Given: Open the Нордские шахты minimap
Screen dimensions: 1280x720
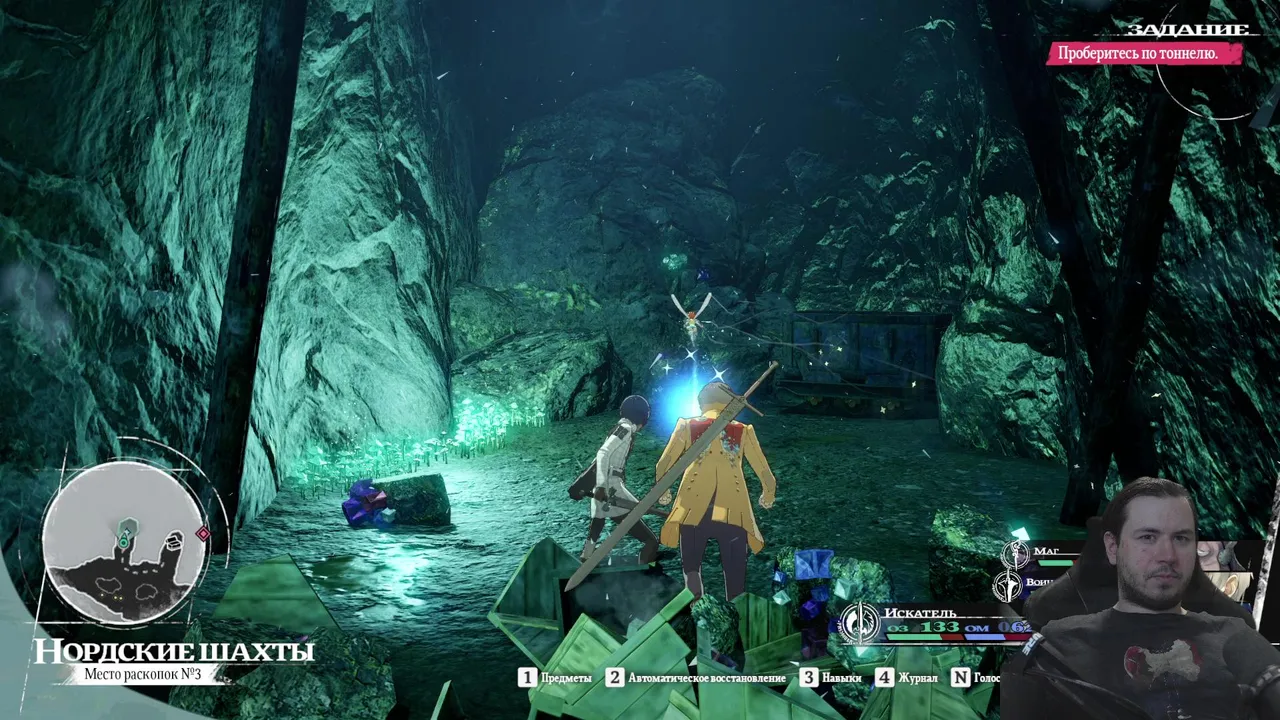Looking at the screenshot, I should pos(124,544).
